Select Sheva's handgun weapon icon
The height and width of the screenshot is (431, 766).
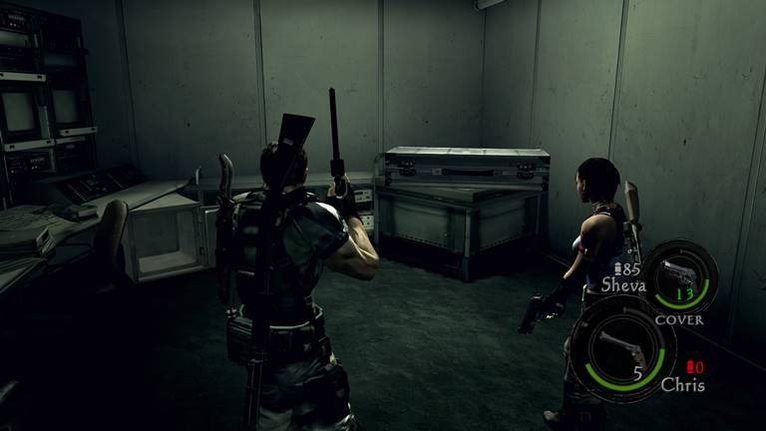[x=679, y=273]
